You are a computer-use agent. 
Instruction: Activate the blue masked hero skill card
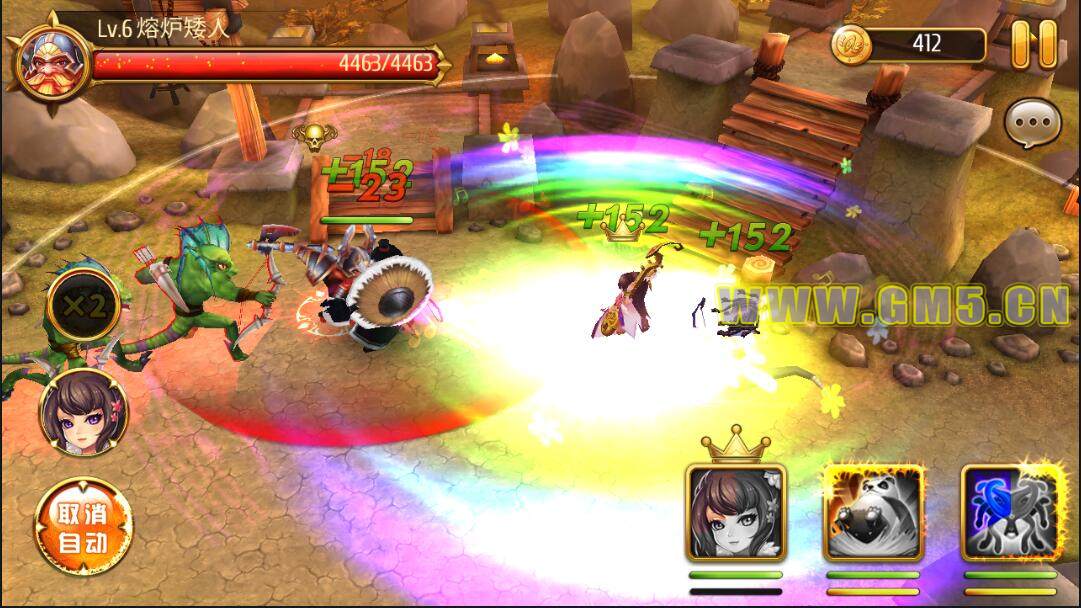(x=1010, y=511)
